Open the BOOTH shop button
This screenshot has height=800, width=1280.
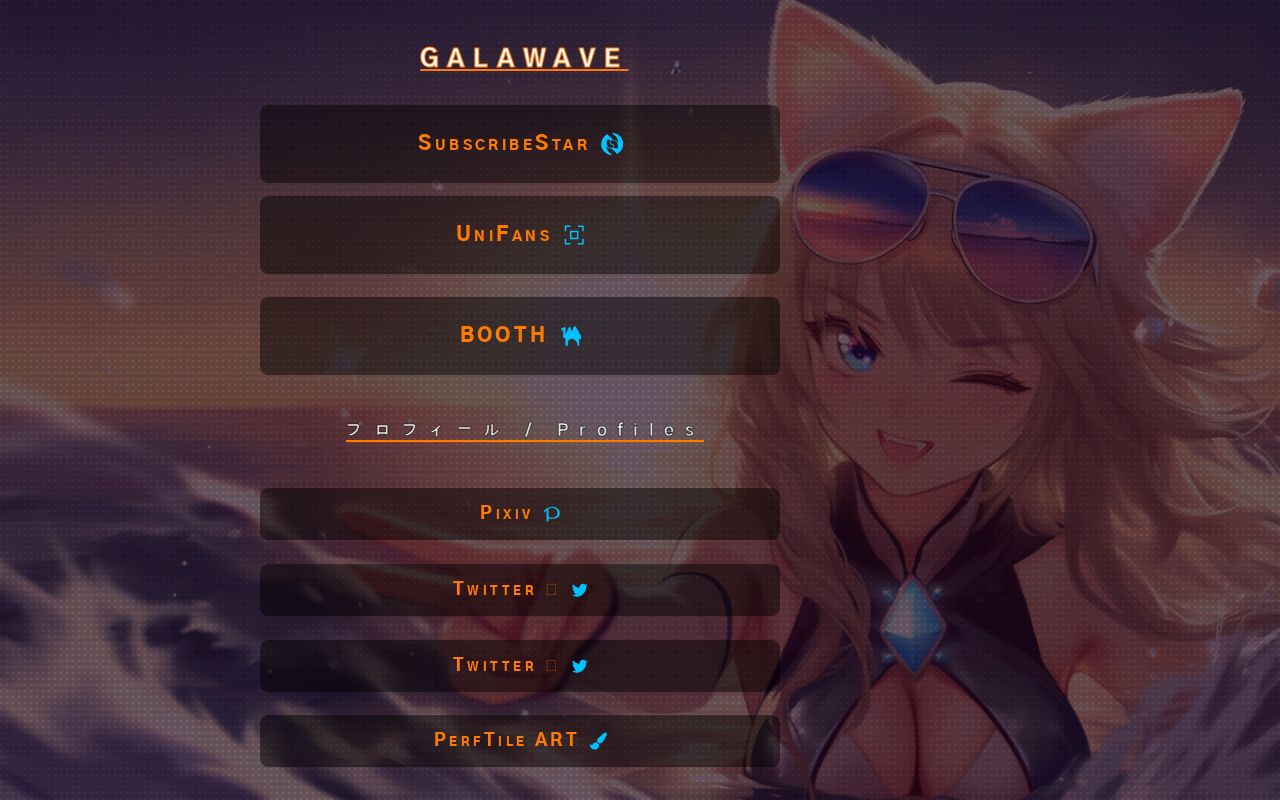click(x=520, y=335)
